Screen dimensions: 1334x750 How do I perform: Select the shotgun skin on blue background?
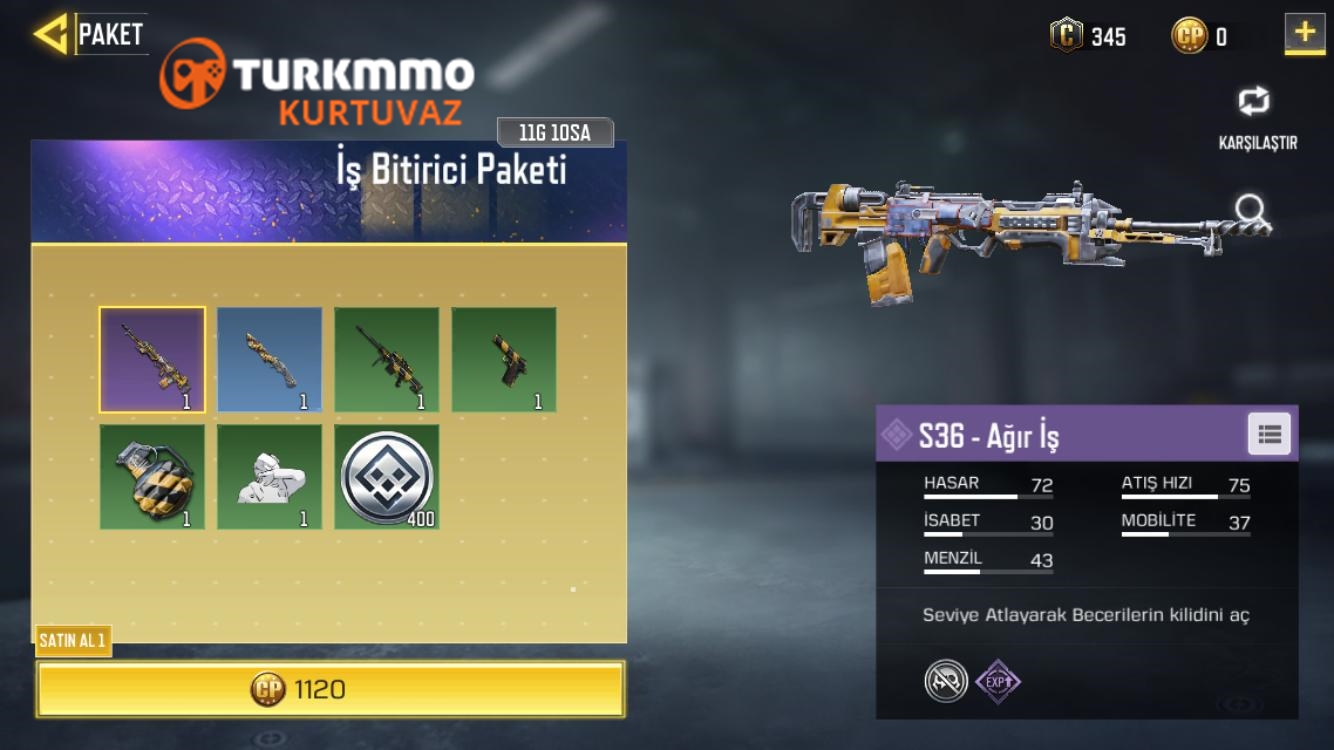click(269, 358)
